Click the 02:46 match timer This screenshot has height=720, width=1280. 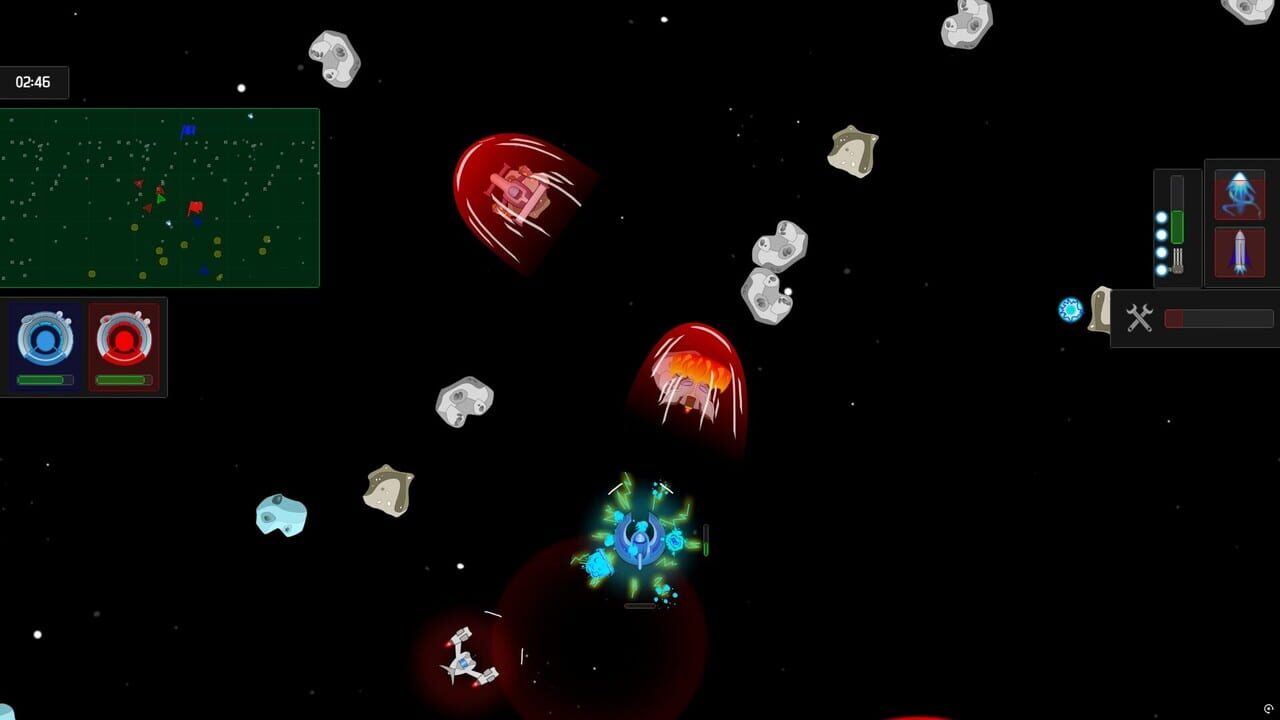[34, 82]
